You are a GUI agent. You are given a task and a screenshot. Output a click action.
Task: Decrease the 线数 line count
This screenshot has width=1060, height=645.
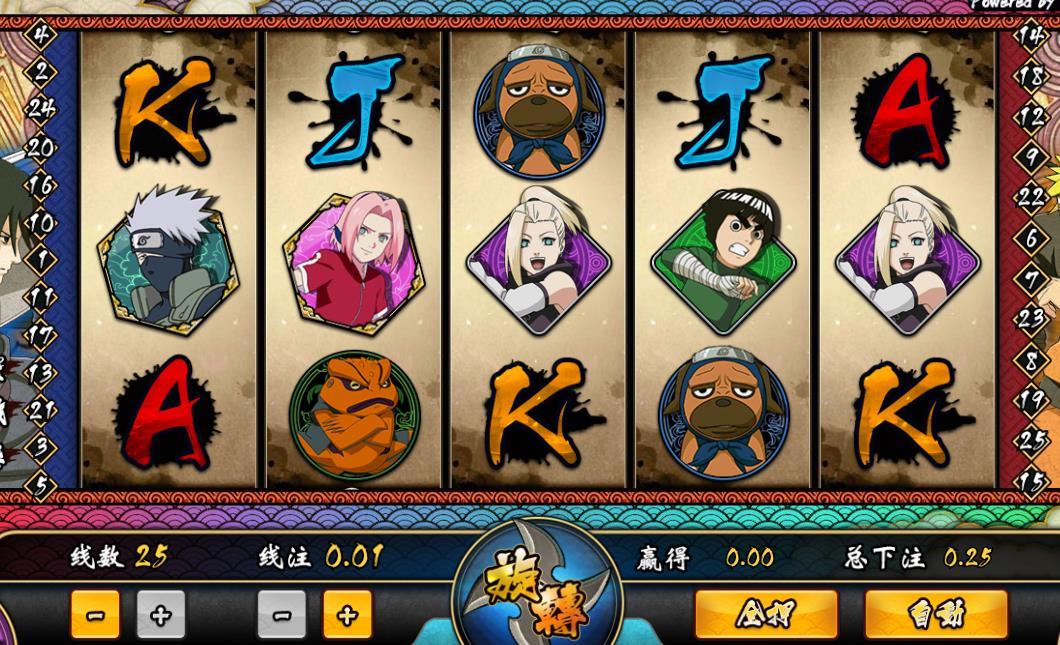[x=95, y=614]
